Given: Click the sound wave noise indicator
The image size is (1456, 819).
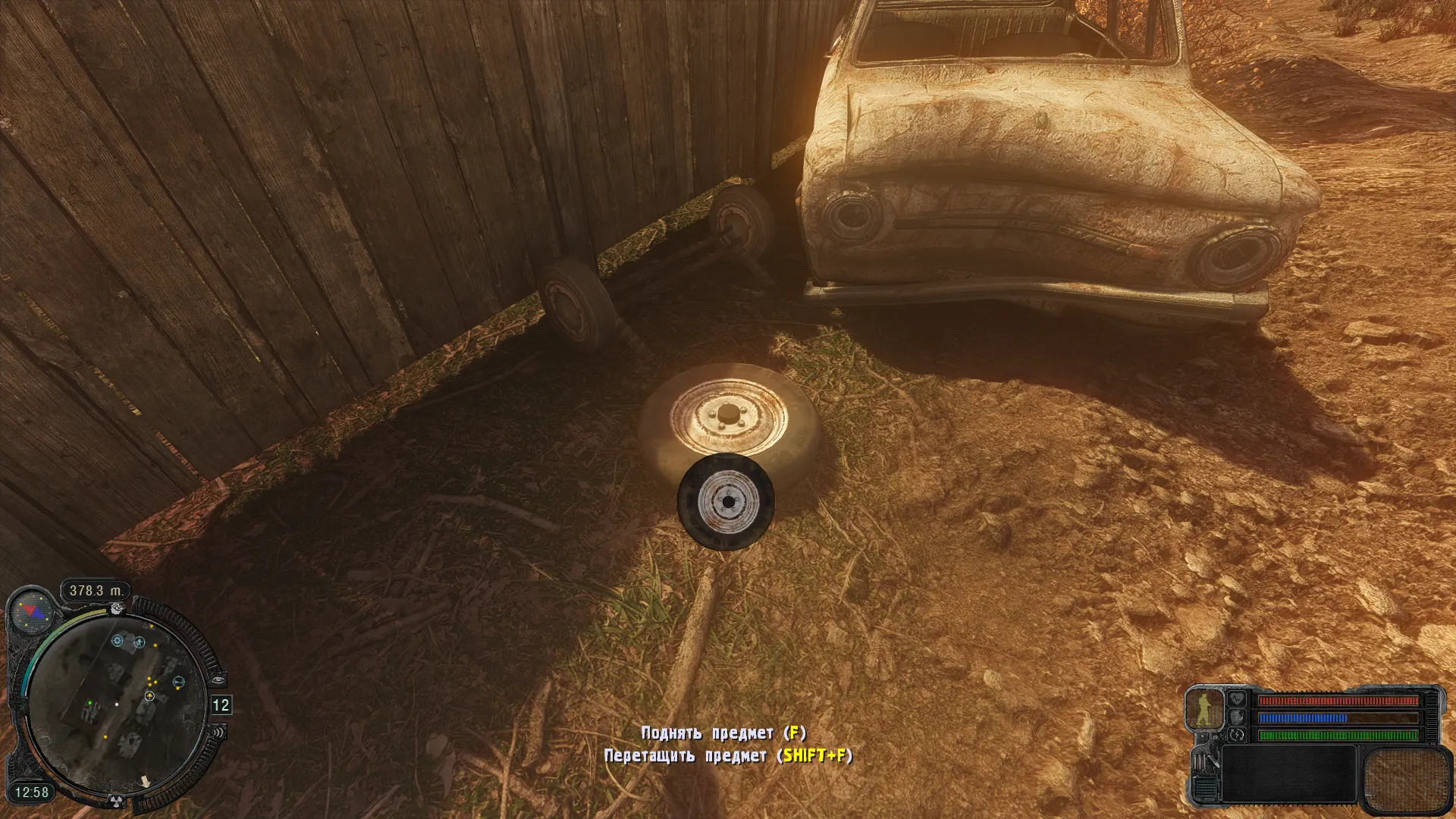Looking at the screenshot, I should coord(218,733).
